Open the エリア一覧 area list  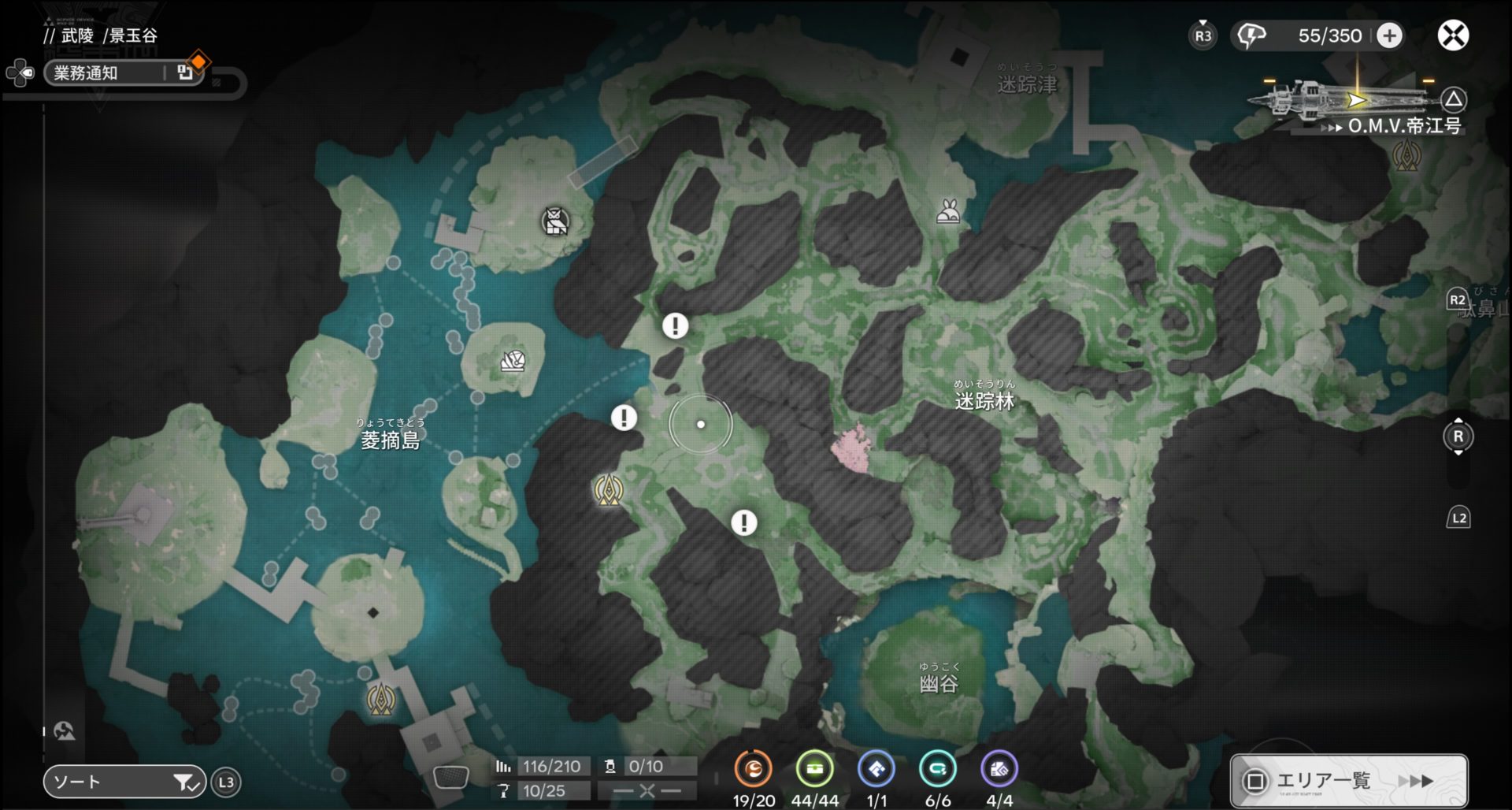pos(1348,780)
